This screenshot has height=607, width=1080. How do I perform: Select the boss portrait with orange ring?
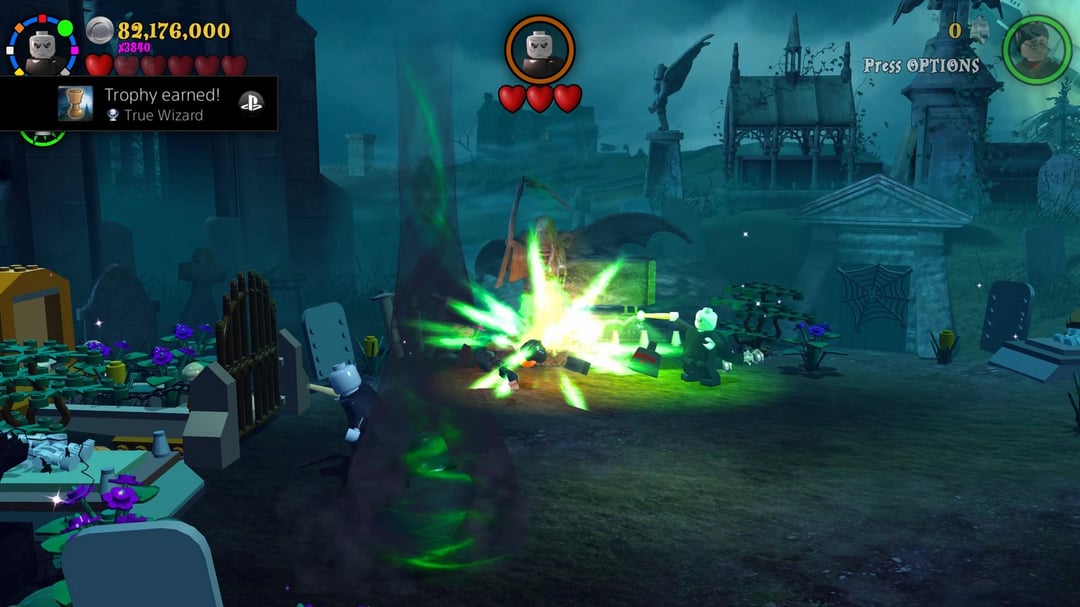540,49
